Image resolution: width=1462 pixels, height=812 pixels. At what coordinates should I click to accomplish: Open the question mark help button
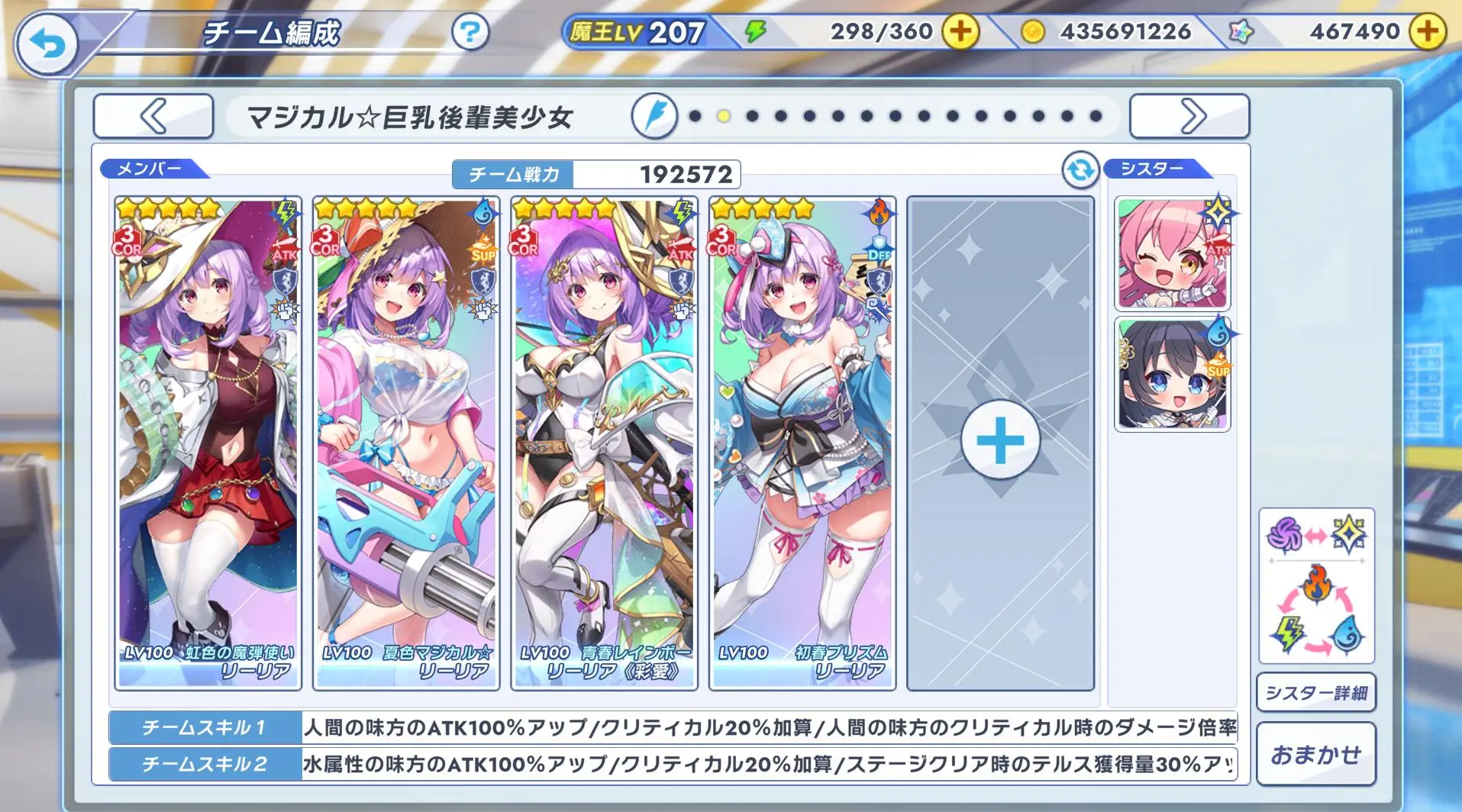(470, 32)
